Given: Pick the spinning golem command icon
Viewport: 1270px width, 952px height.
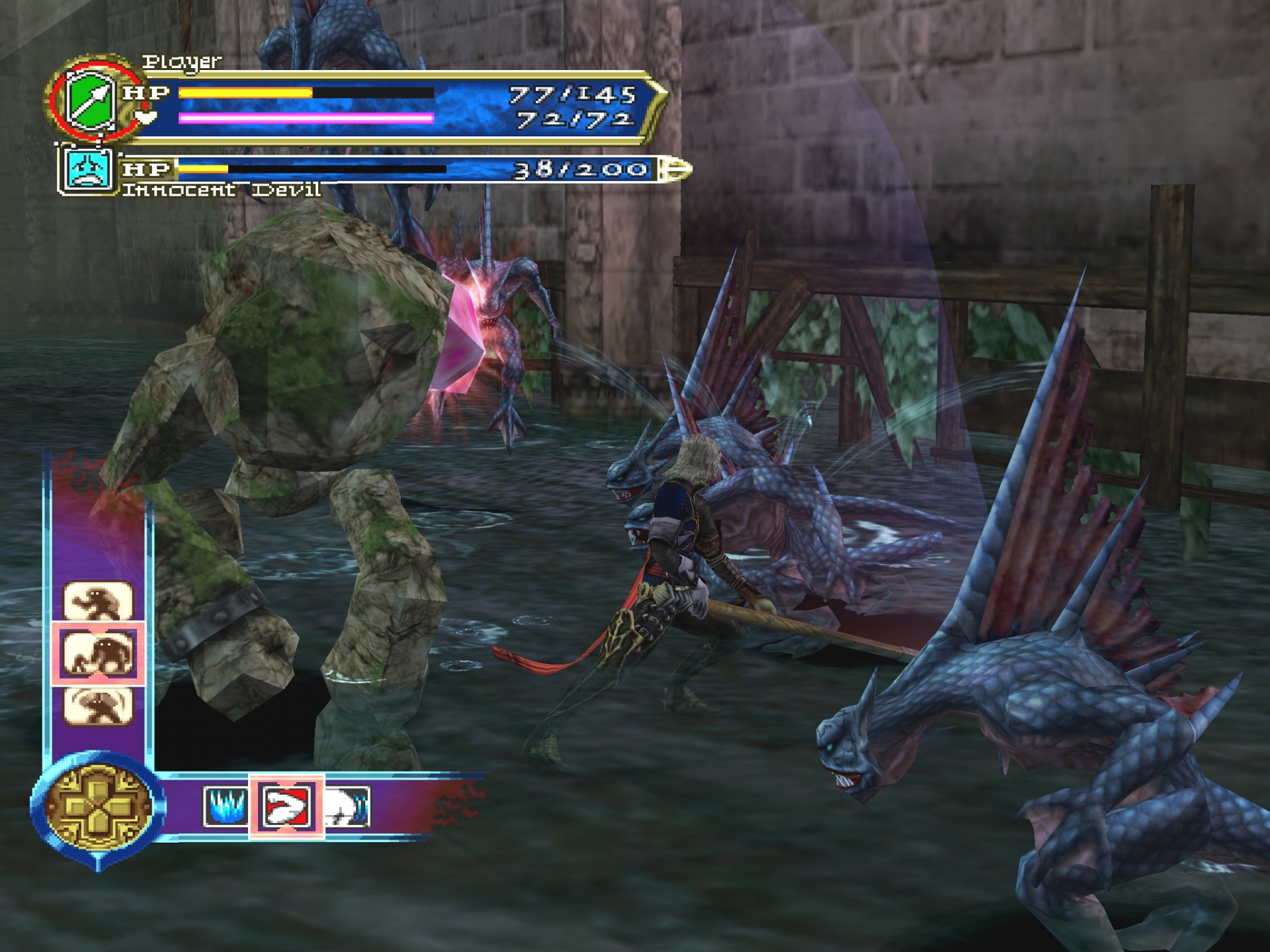Looking at the screenshot, I should tap(98, 706).
